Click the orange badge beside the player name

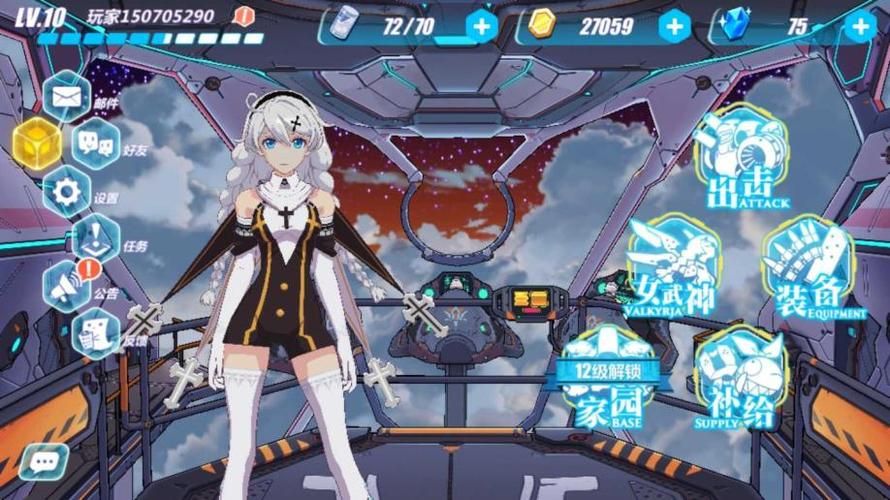[x=243, y=17]
